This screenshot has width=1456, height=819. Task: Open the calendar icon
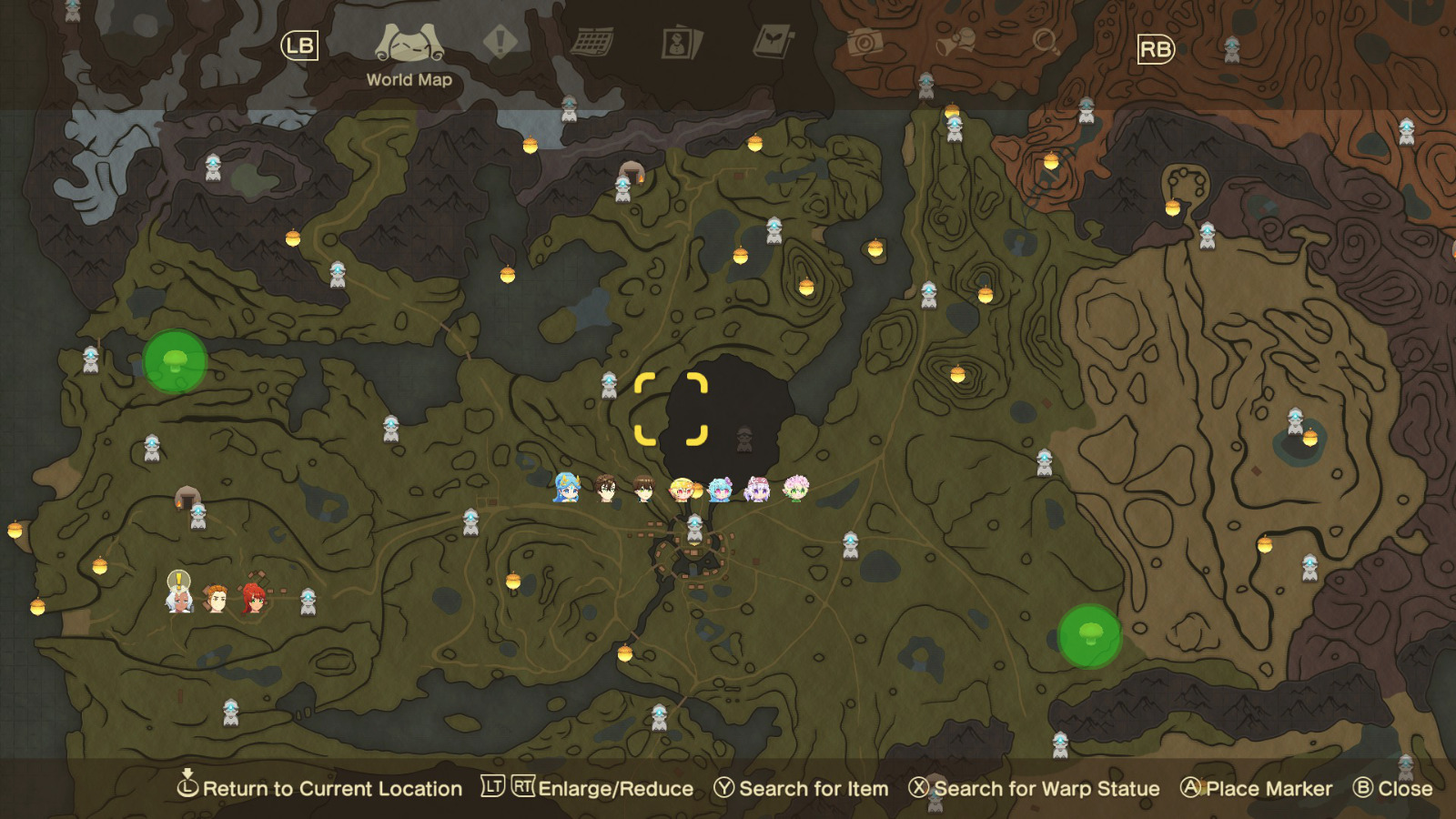[592, 41]
